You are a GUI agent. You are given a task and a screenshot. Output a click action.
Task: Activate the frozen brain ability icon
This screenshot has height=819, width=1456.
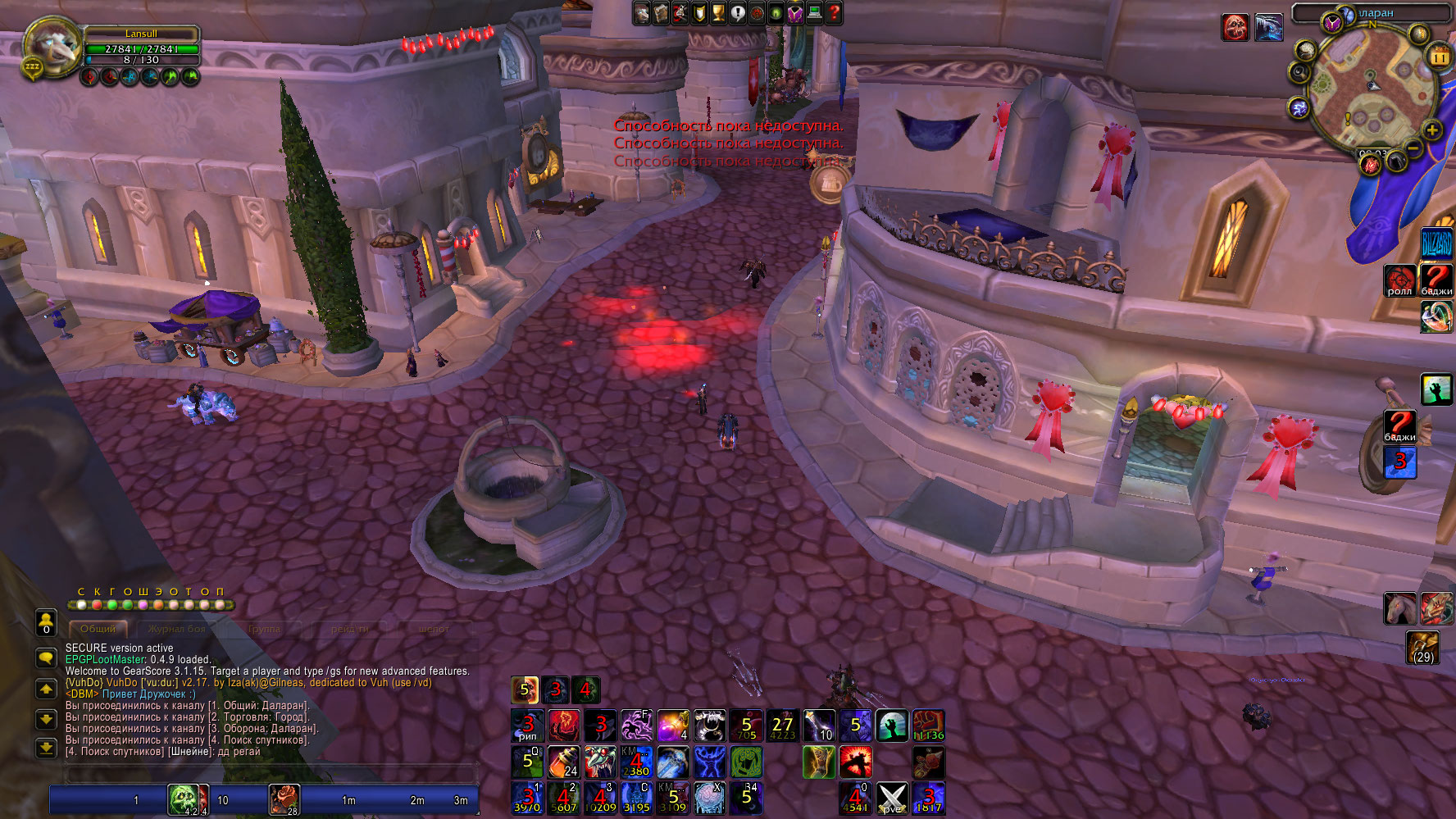click(709, 798)
